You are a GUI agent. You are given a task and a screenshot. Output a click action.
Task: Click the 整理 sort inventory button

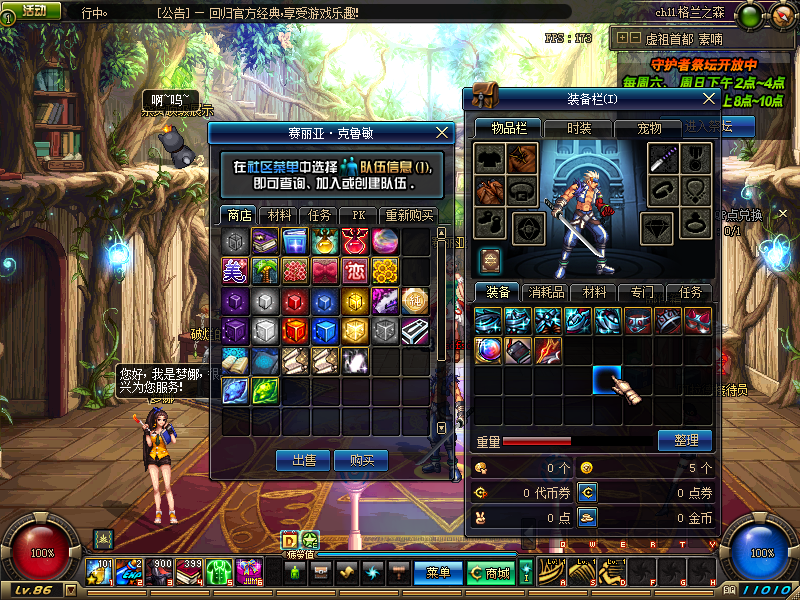tap(685, 440)
